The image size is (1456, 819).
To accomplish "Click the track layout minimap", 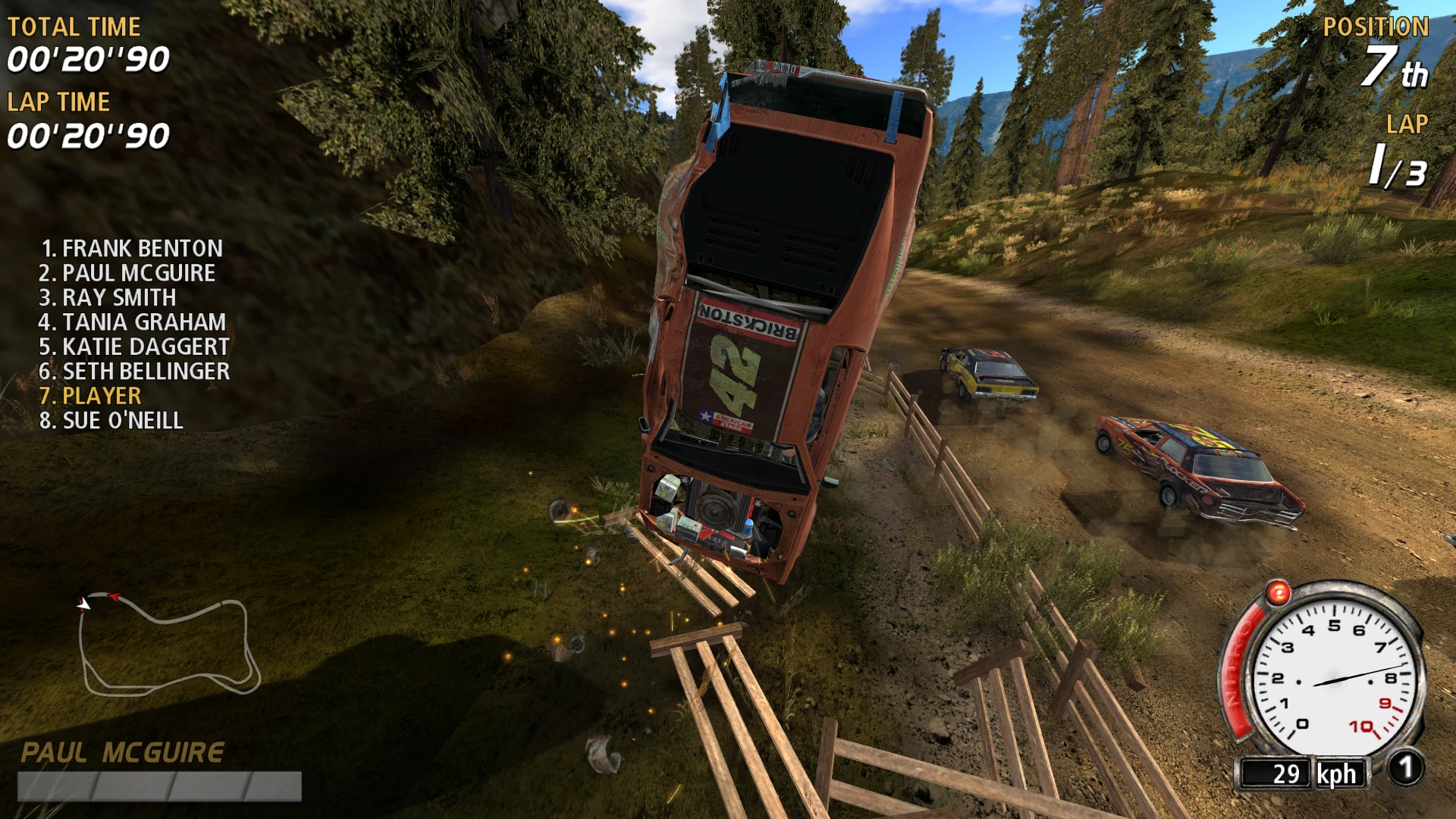I will (x=169, y=645).
